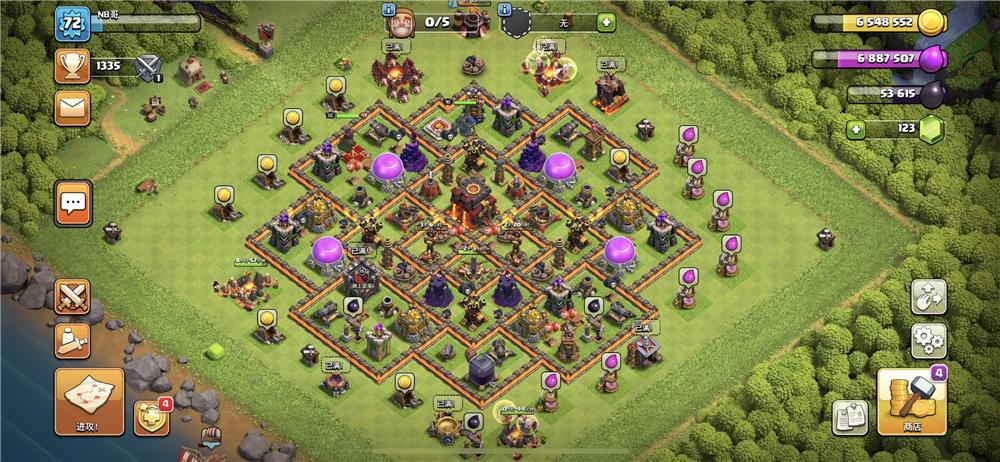
Task: Enter village layout edit mode (hand icon)
Action: click(928, 297)
